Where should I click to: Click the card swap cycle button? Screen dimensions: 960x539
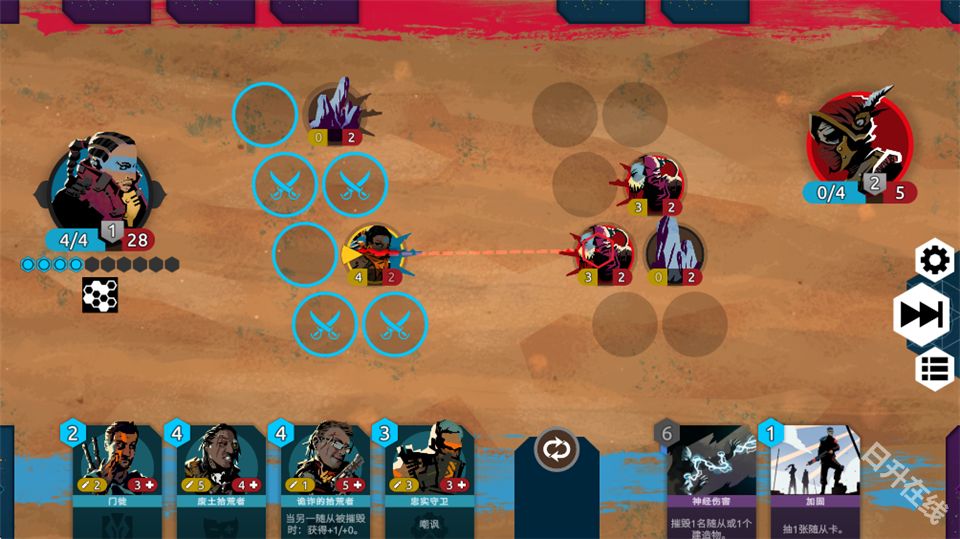point(556,449)
